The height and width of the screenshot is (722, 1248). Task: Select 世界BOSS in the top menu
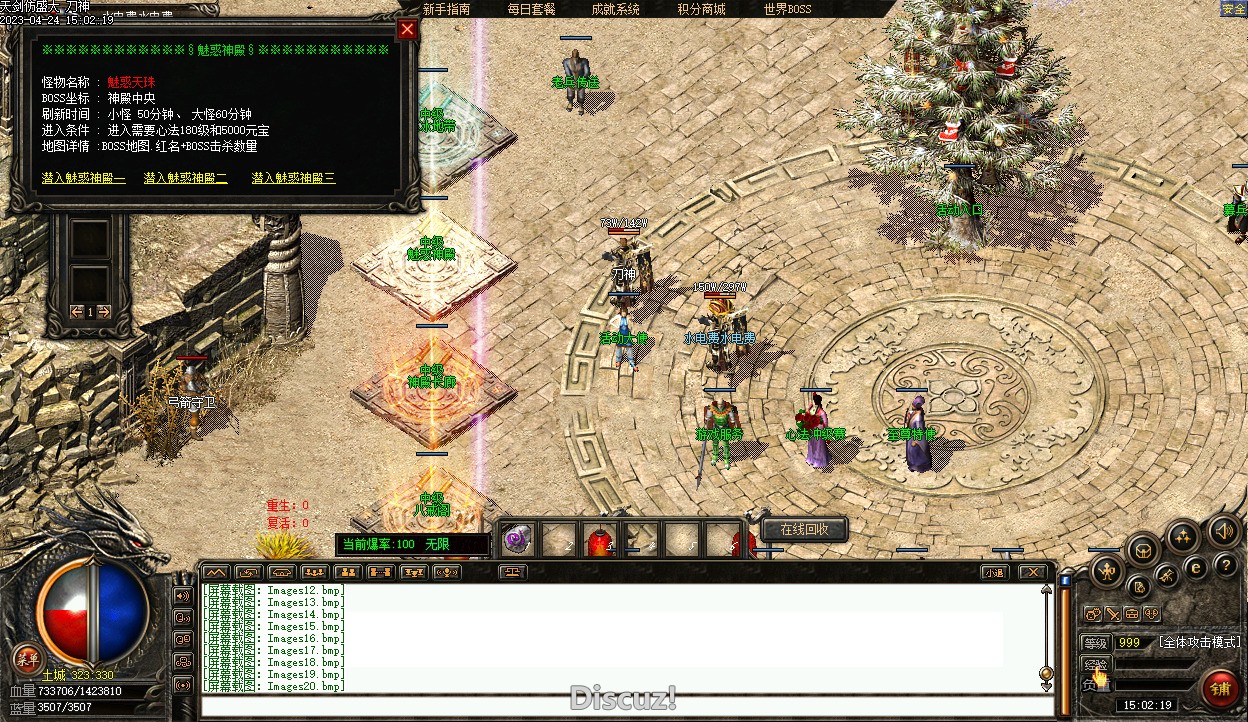[788, 9]
